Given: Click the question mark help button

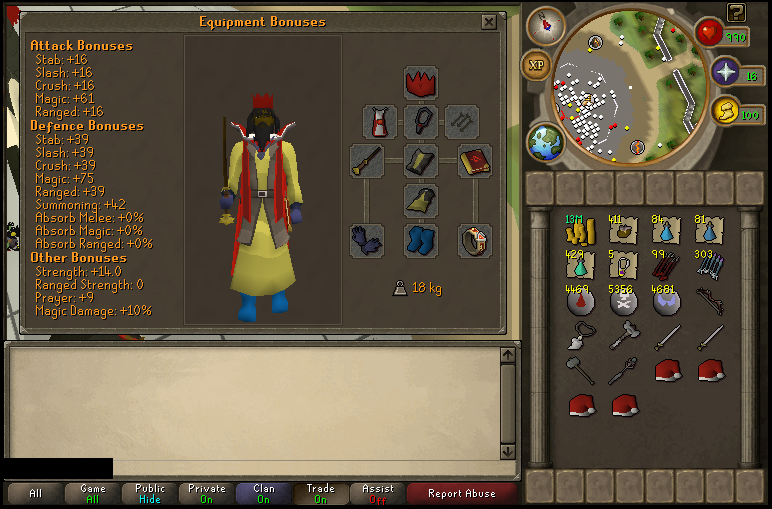Looking at the screenshot, I should click(x=736, y=12).
